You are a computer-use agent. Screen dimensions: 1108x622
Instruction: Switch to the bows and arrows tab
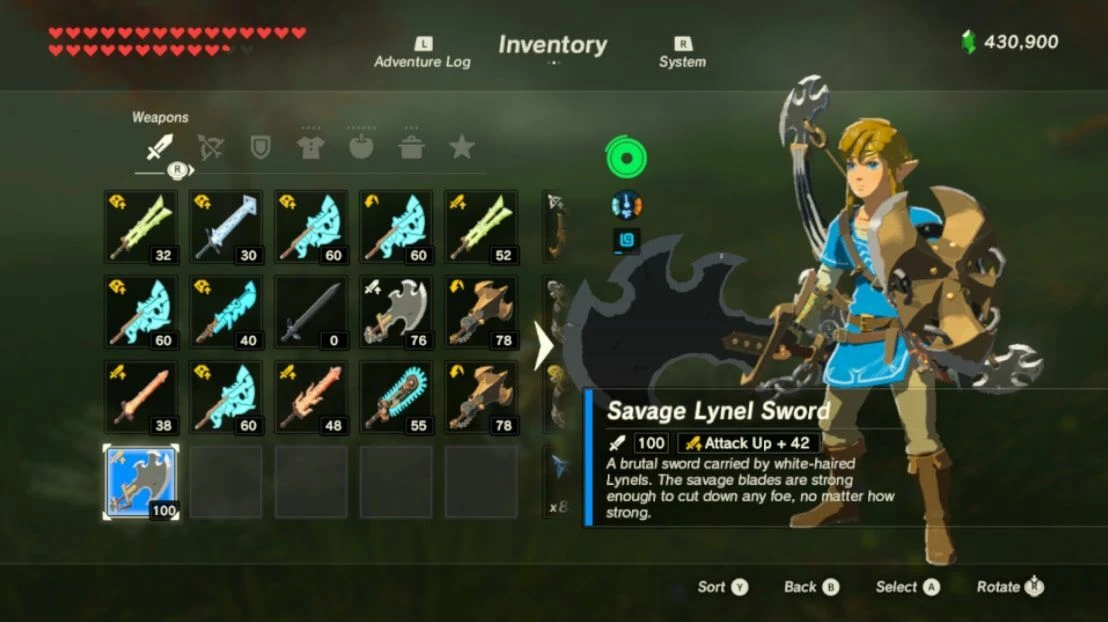tap(210, 148)
